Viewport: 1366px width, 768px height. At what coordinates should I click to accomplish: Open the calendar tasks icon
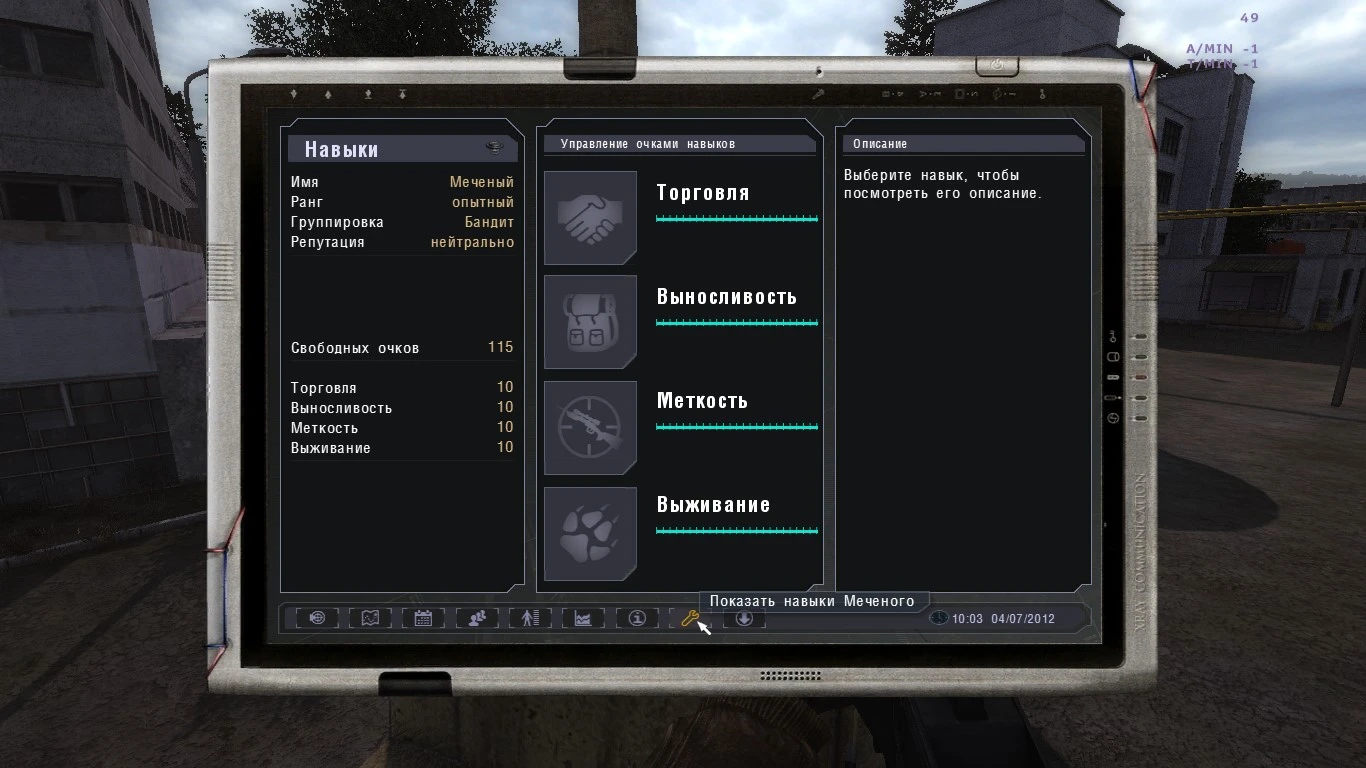point(423,618)
